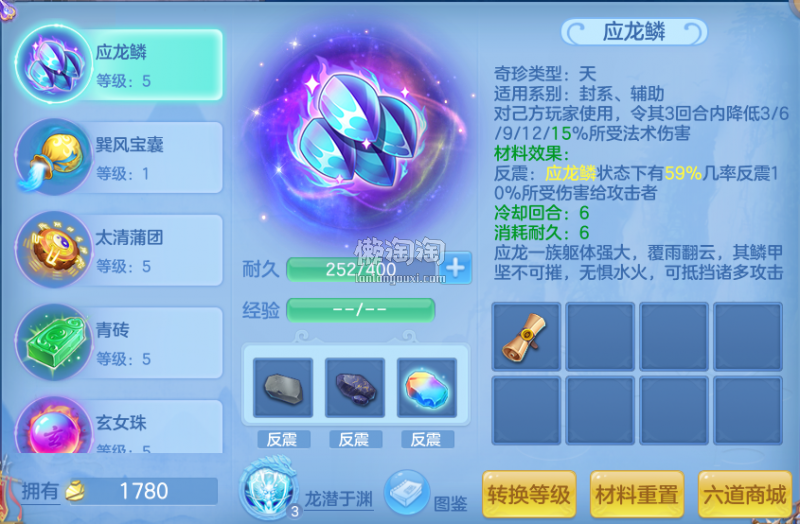Select the dark purple ore material slot
This screenshot has width=800, height=524.
coord(354,388)
